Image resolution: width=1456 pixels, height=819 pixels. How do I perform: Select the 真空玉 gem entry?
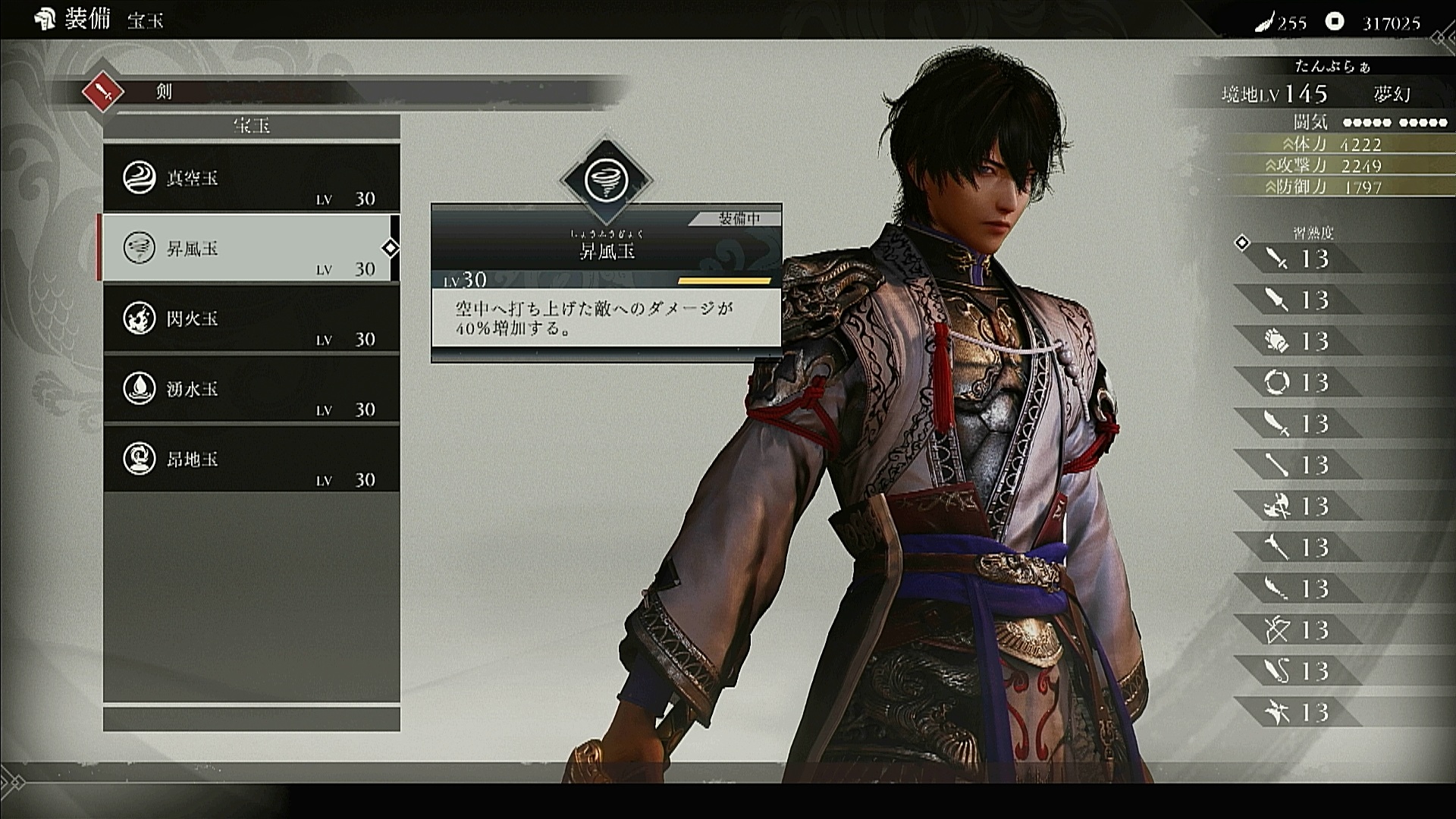point(251,179)
